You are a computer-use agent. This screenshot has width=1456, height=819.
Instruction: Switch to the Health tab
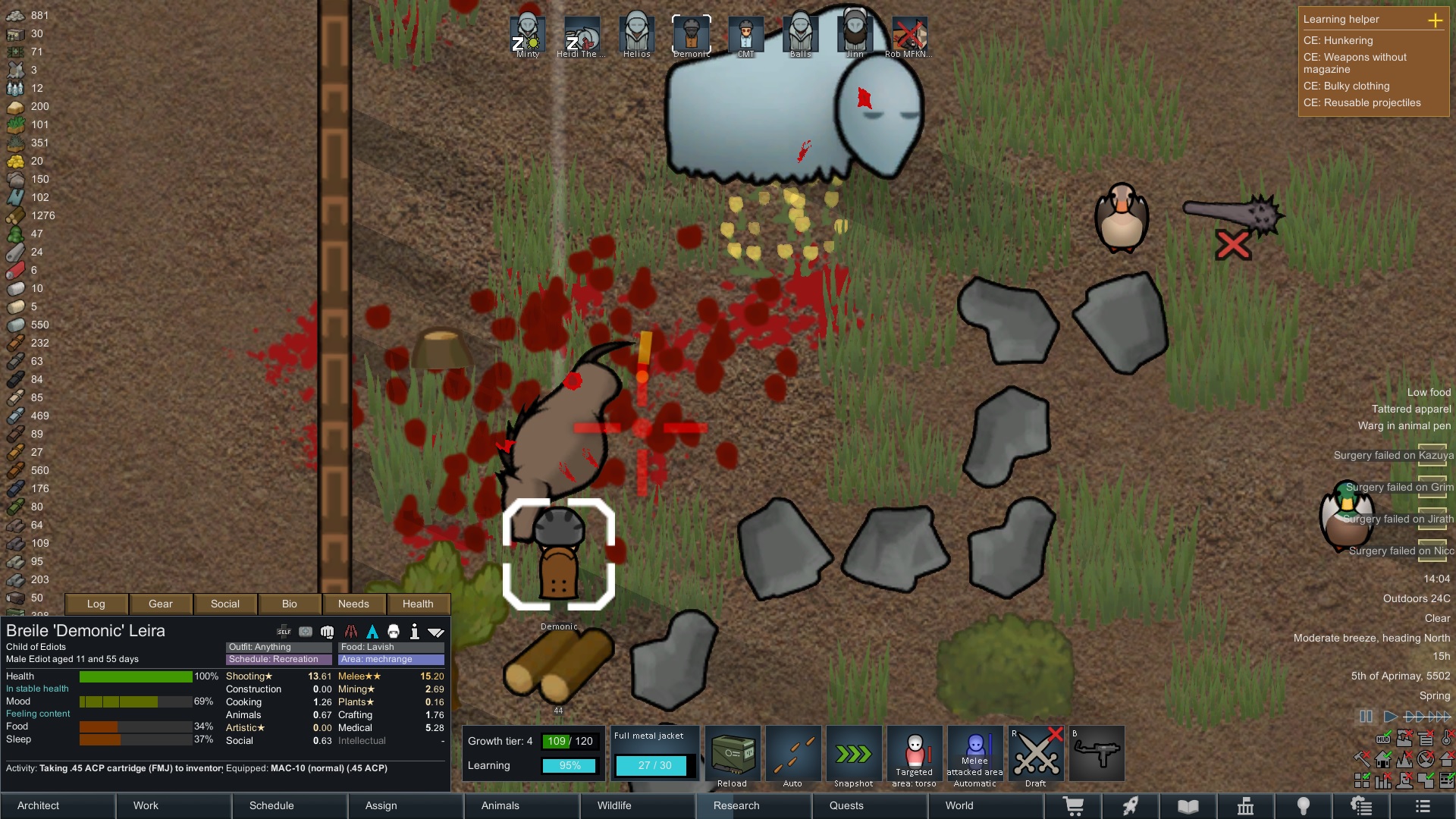tap(418, 604)
